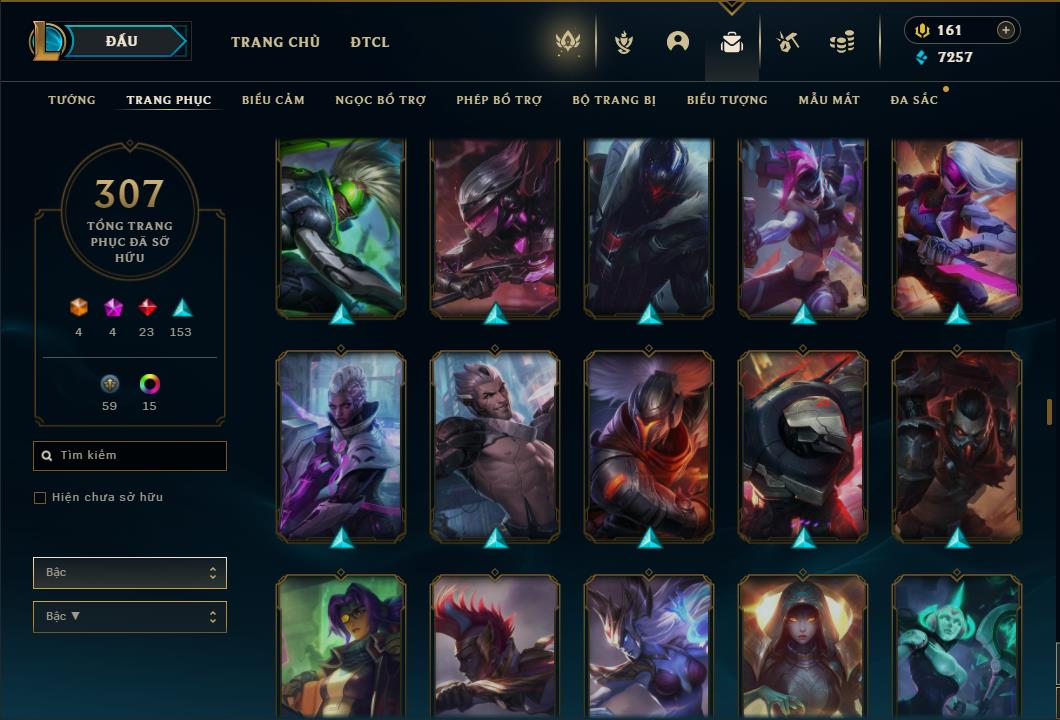The height and width of the screenshot is (720, 1060).
Task: Open the profile silhouette icon
Action: (x=678, y=42)
